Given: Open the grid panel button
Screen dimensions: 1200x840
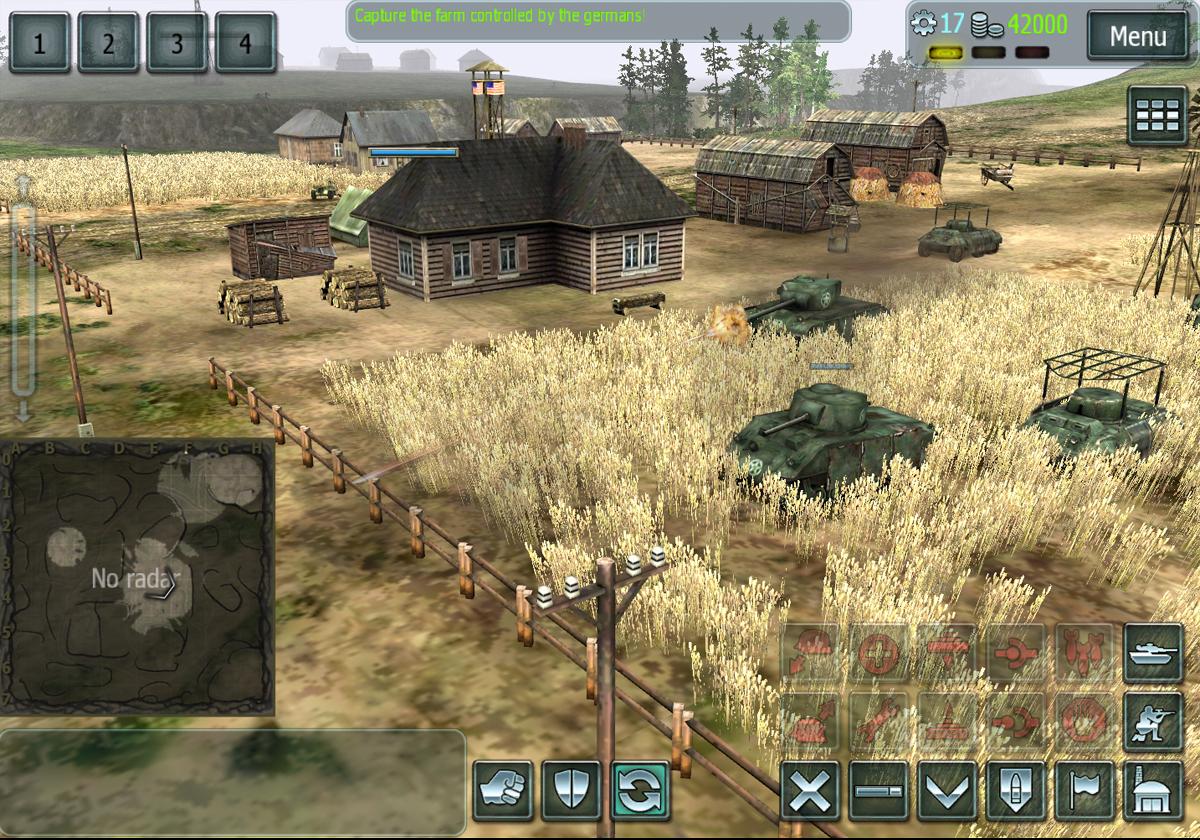Looking at the screenshot, I should pyautogui.click(x=1158, y=116).
